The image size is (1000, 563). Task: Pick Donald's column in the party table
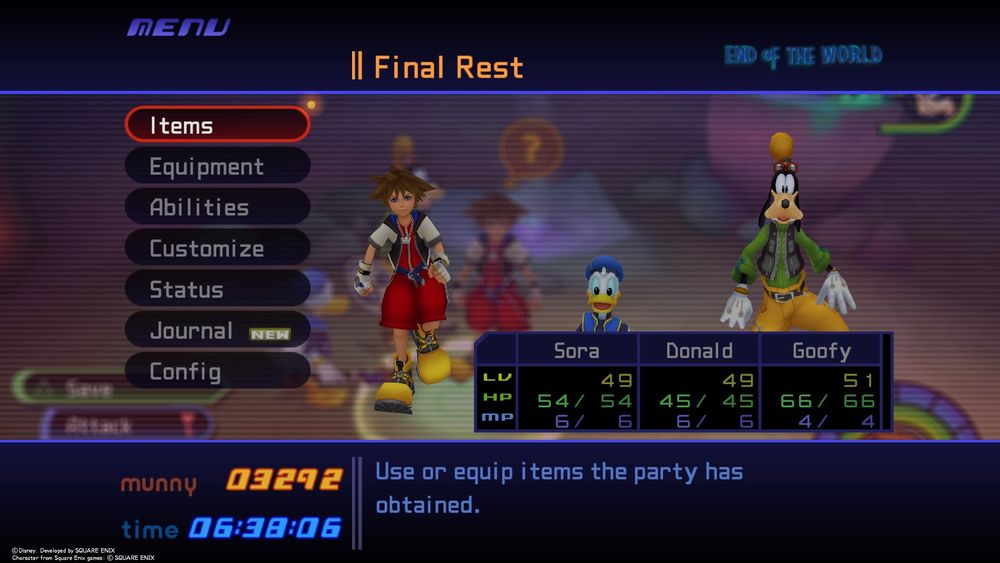pyautogui.click(x=699, y=351)
